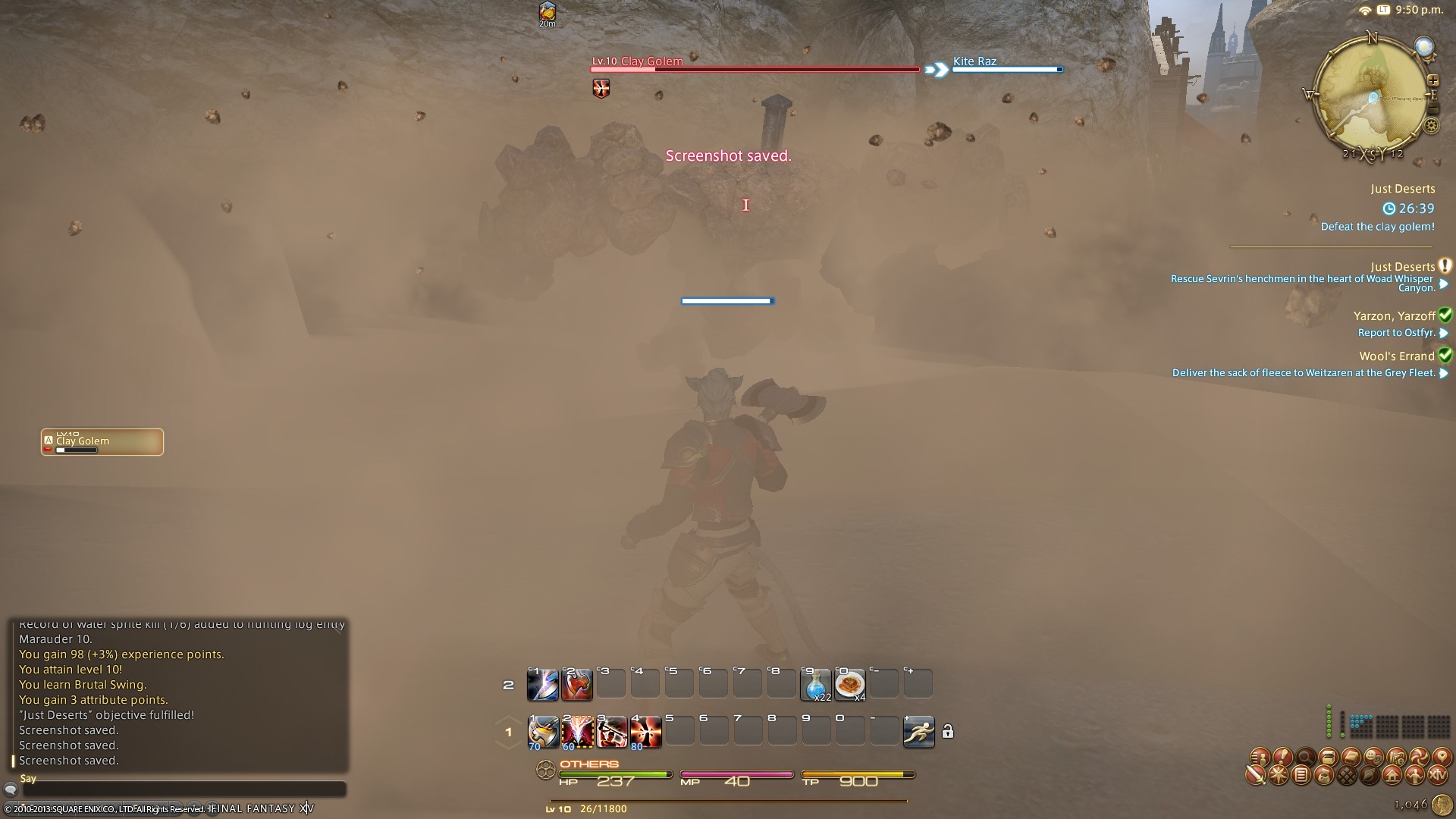Screen dimensions: 1456x819
Task: Open the inventory bag menu icon
Action: coord(1324,776)
